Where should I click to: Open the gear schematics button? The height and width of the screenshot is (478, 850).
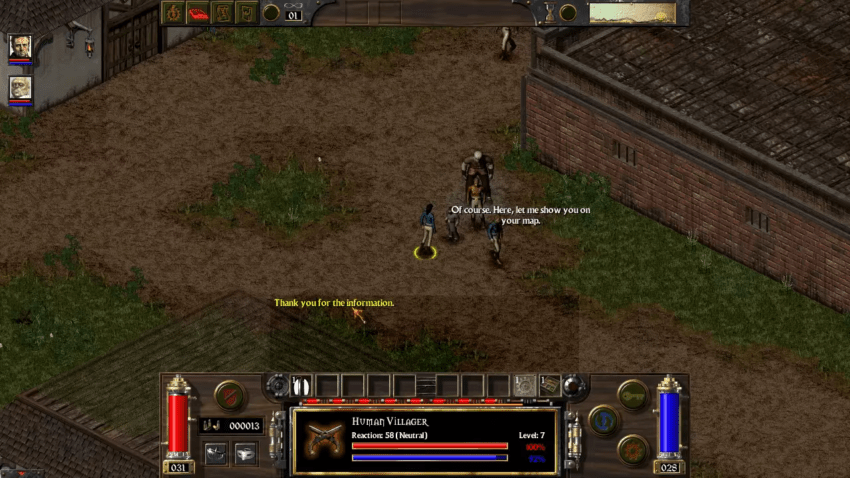click(633, 449)
